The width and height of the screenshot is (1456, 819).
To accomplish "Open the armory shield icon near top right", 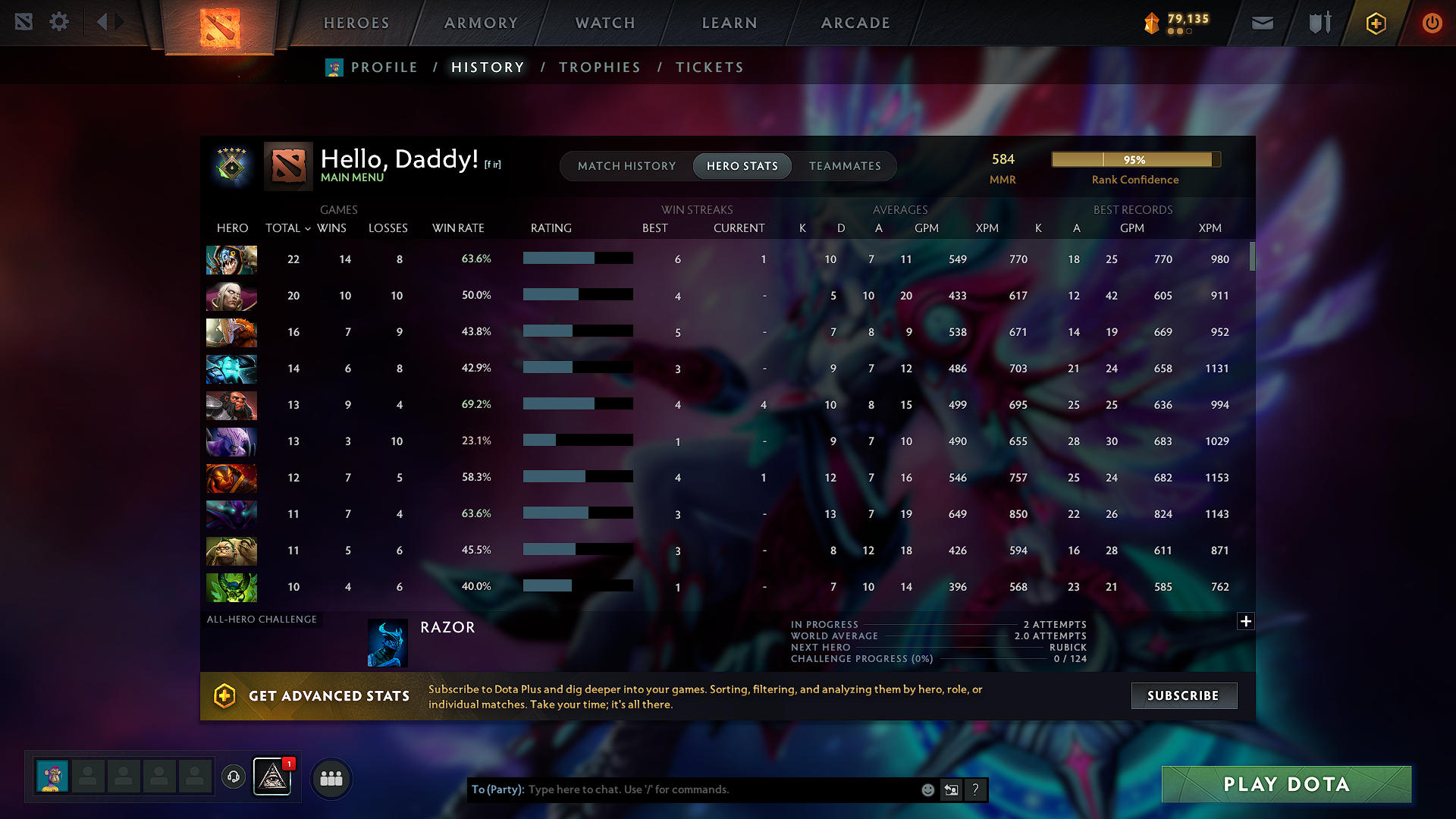I will coord(1318,23).
